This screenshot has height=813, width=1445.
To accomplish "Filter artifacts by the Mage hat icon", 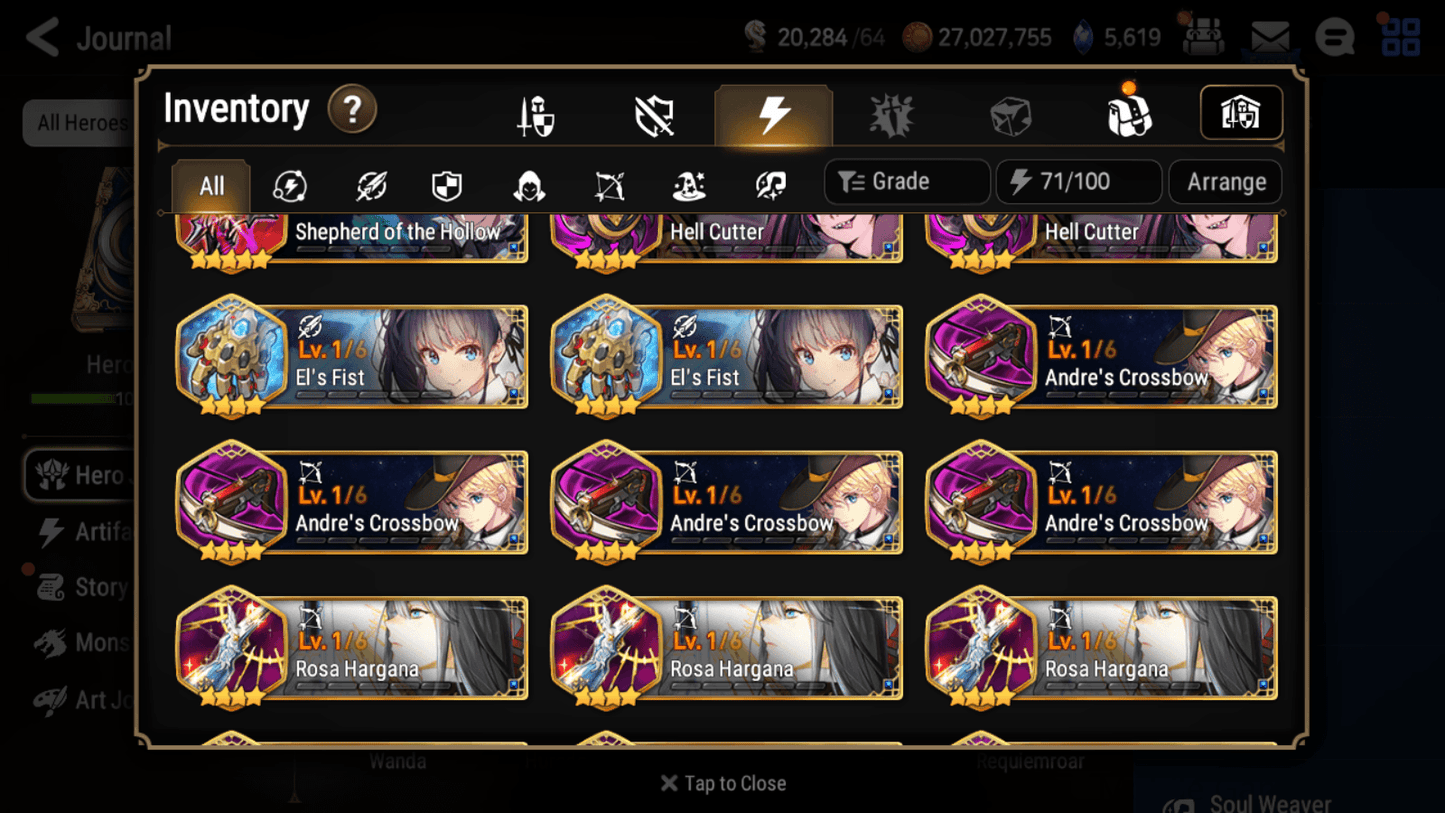I will [x=689, y=182].
